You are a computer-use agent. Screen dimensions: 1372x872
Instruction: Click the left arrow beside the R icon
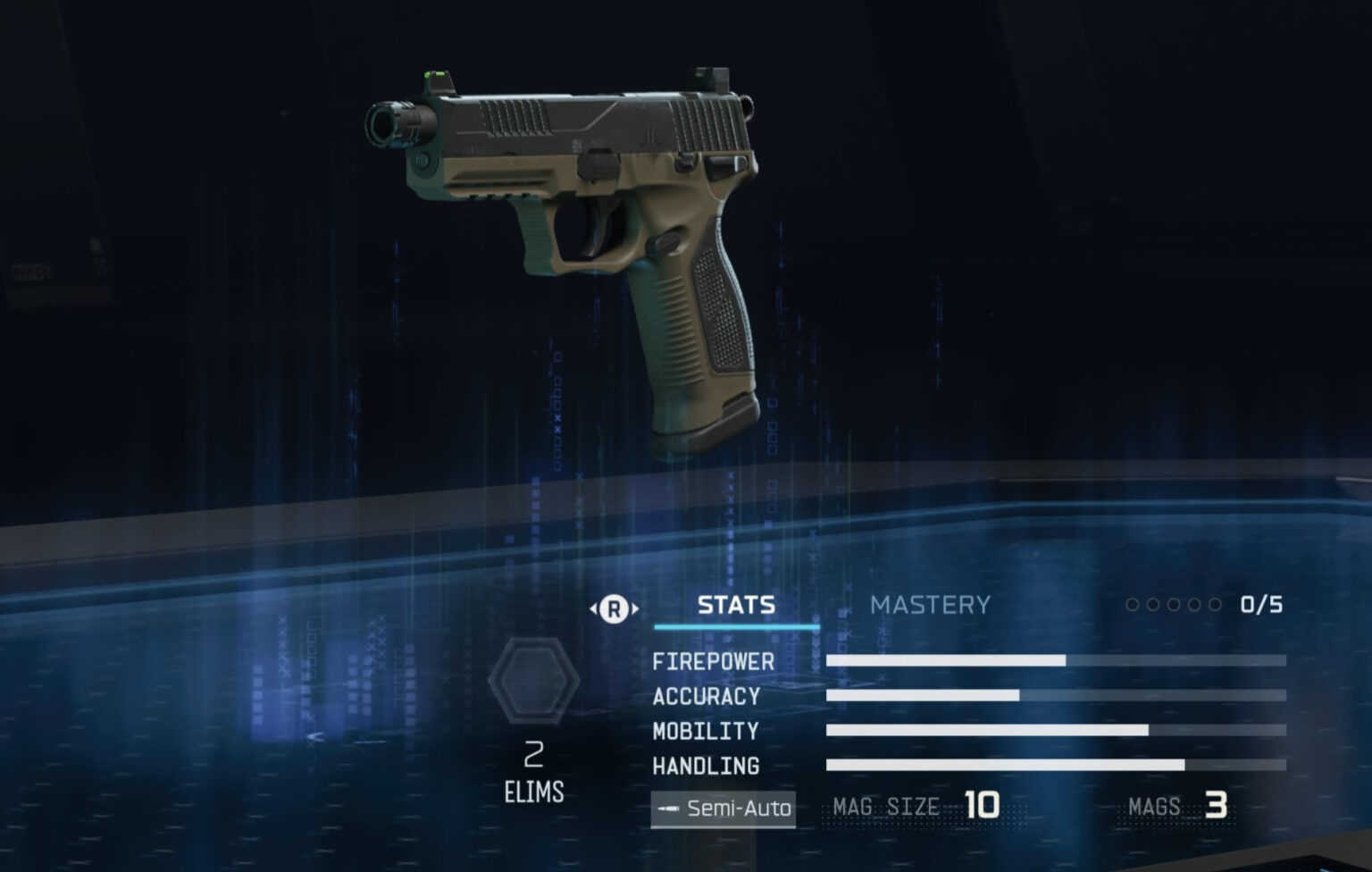pos(593,607)
